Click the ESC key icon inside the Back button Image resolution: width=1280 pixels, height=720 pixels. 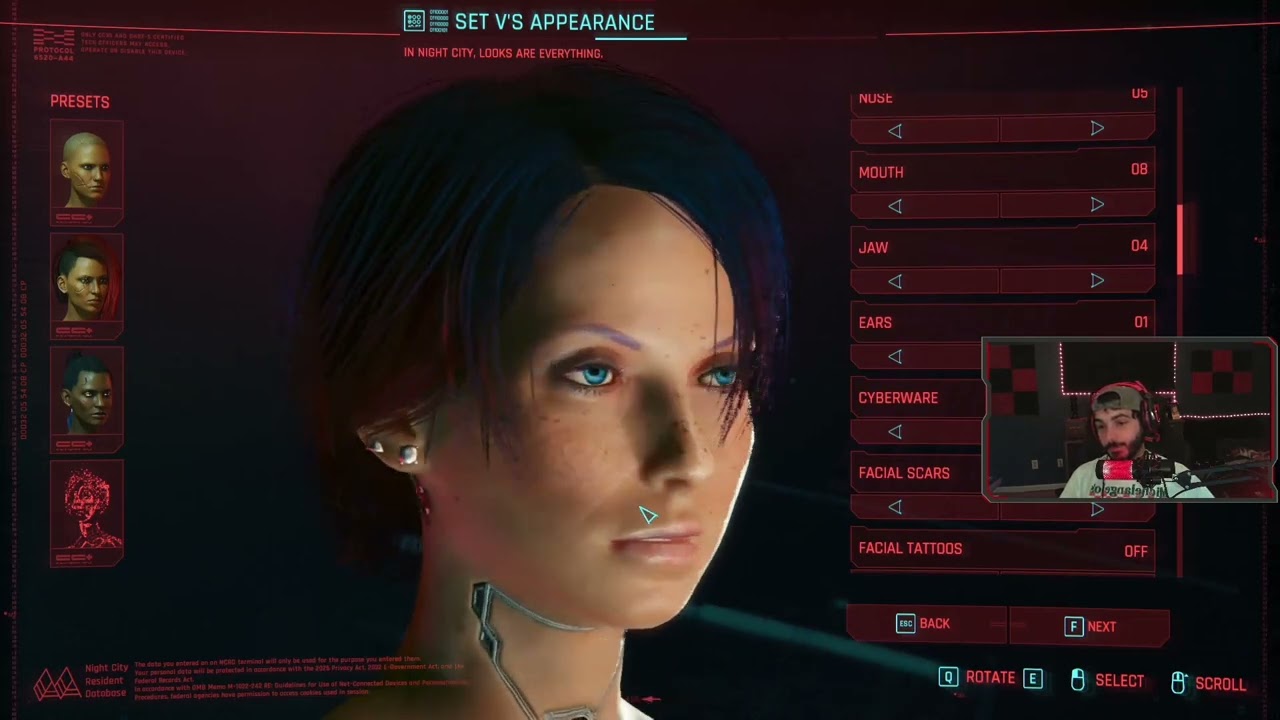905,623
